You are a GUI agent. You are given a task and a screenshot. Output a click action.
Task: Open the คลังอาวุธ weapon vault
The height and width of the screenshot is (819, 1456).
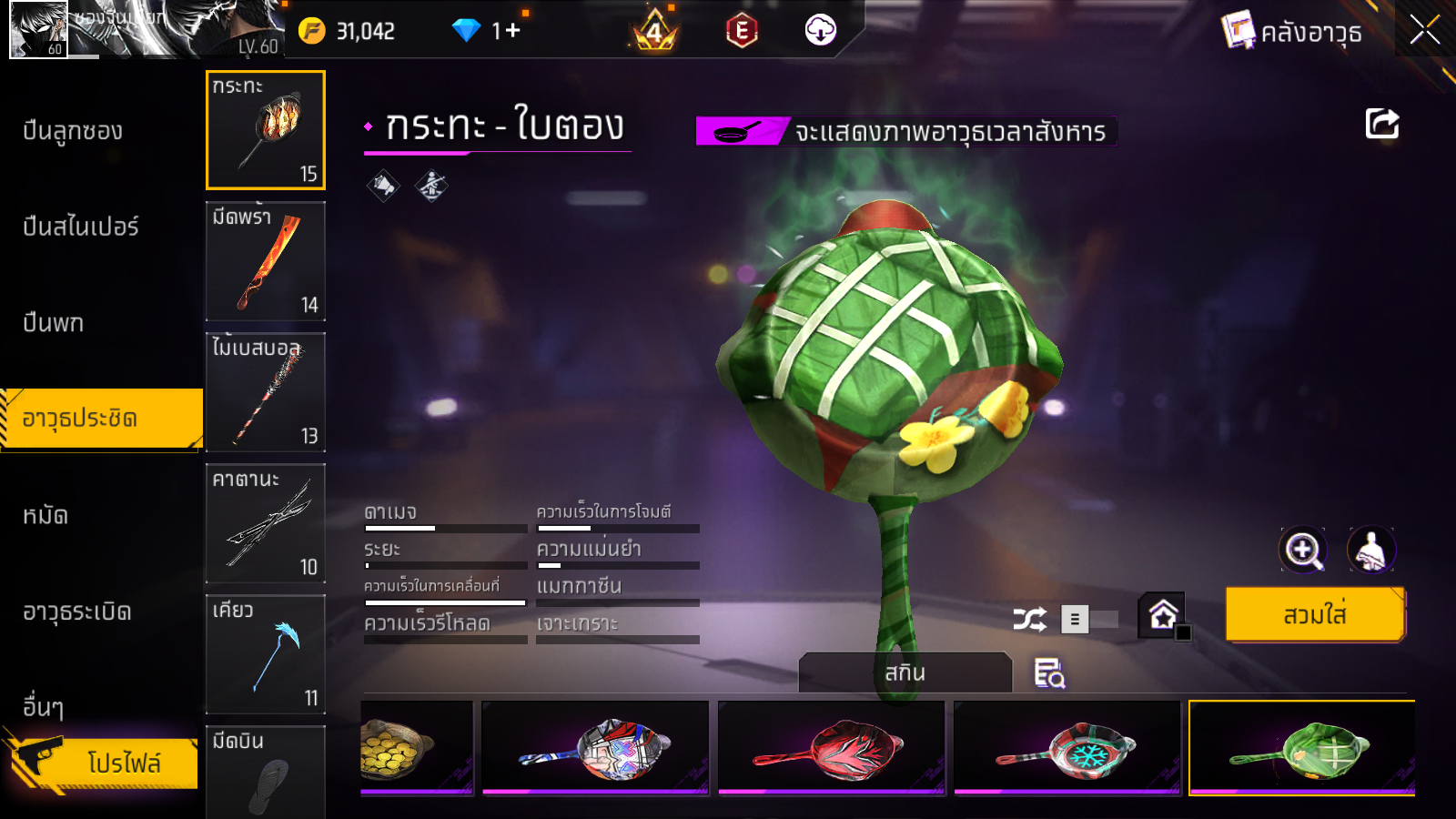[1293, 32]
